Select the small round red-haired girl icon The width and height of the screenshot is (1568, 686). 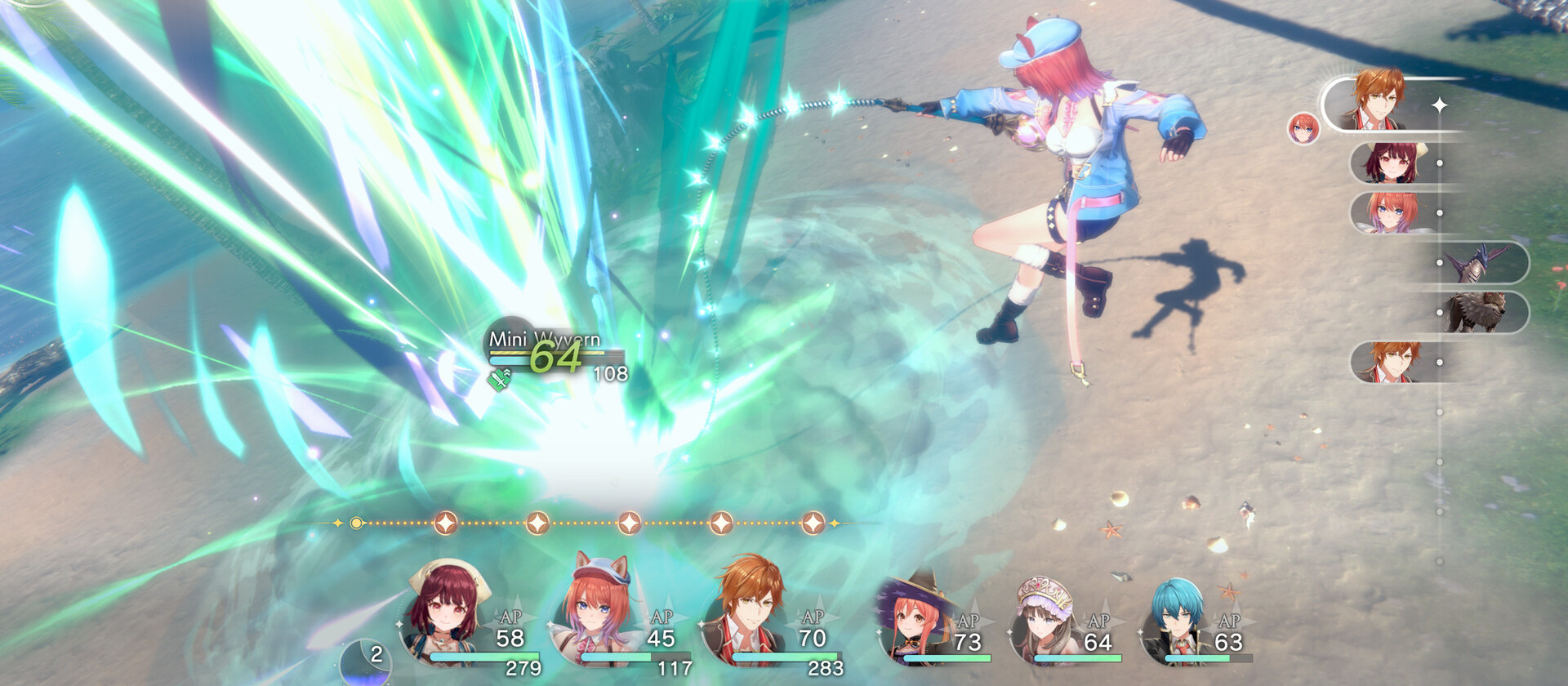(1303, 129)
